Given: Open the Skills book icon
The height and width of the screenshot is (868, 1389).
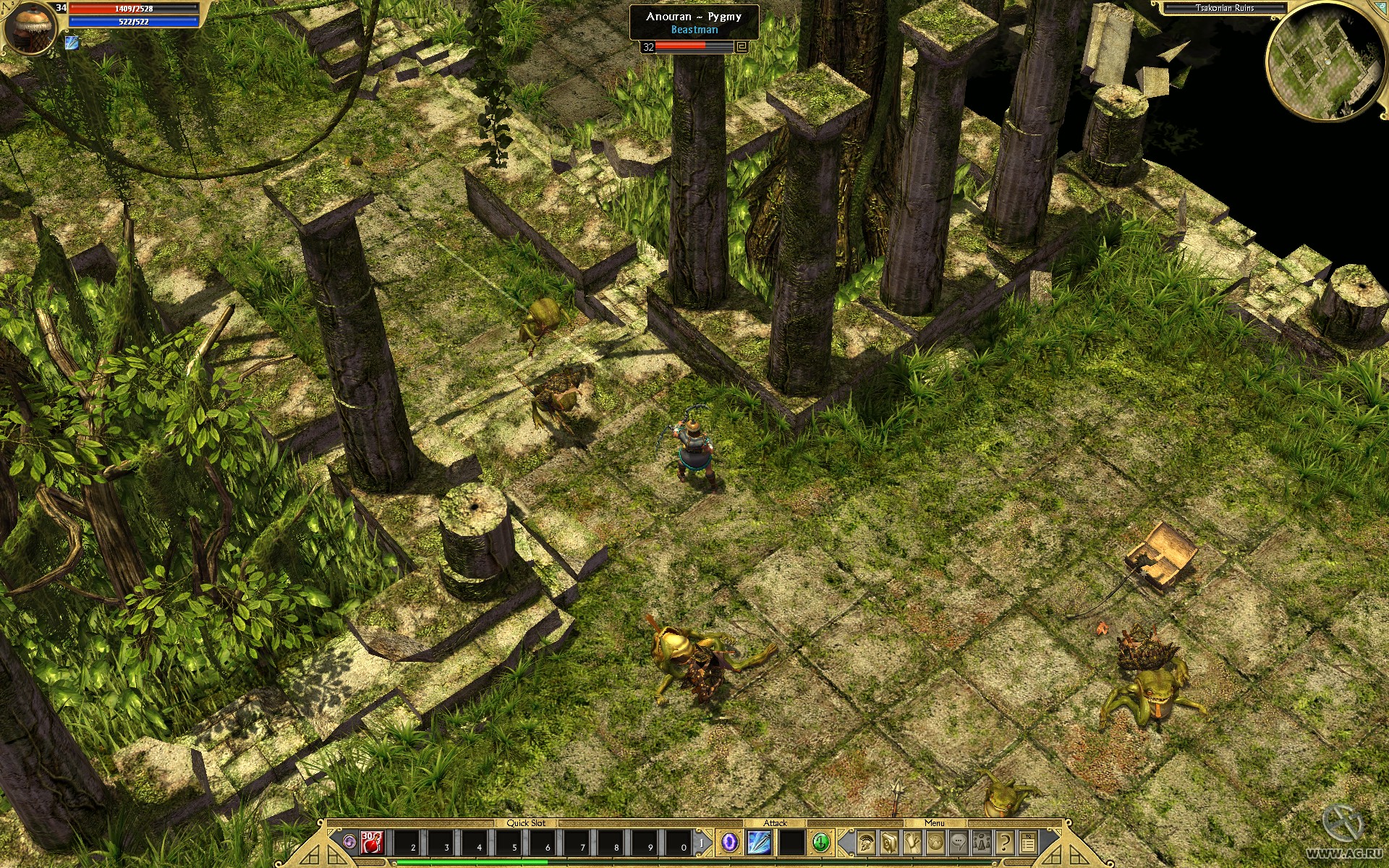Looking at the screenshot, I should (888, 844).
